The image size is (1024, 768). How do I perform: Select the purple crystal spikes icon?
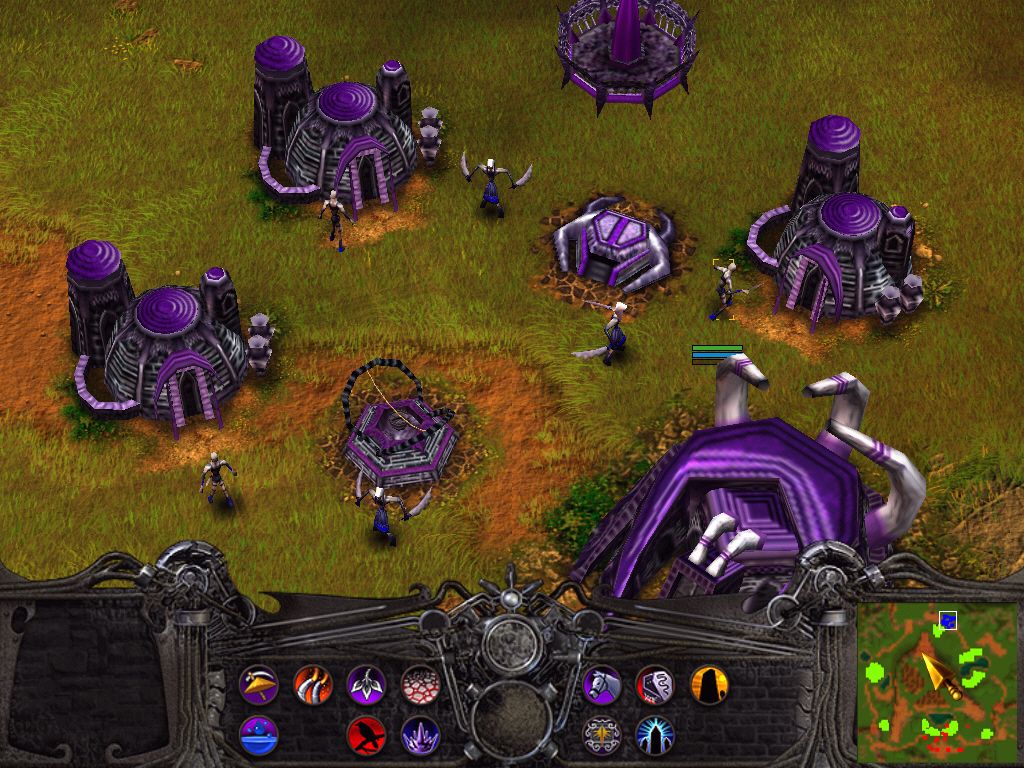(x=420, y=736)
